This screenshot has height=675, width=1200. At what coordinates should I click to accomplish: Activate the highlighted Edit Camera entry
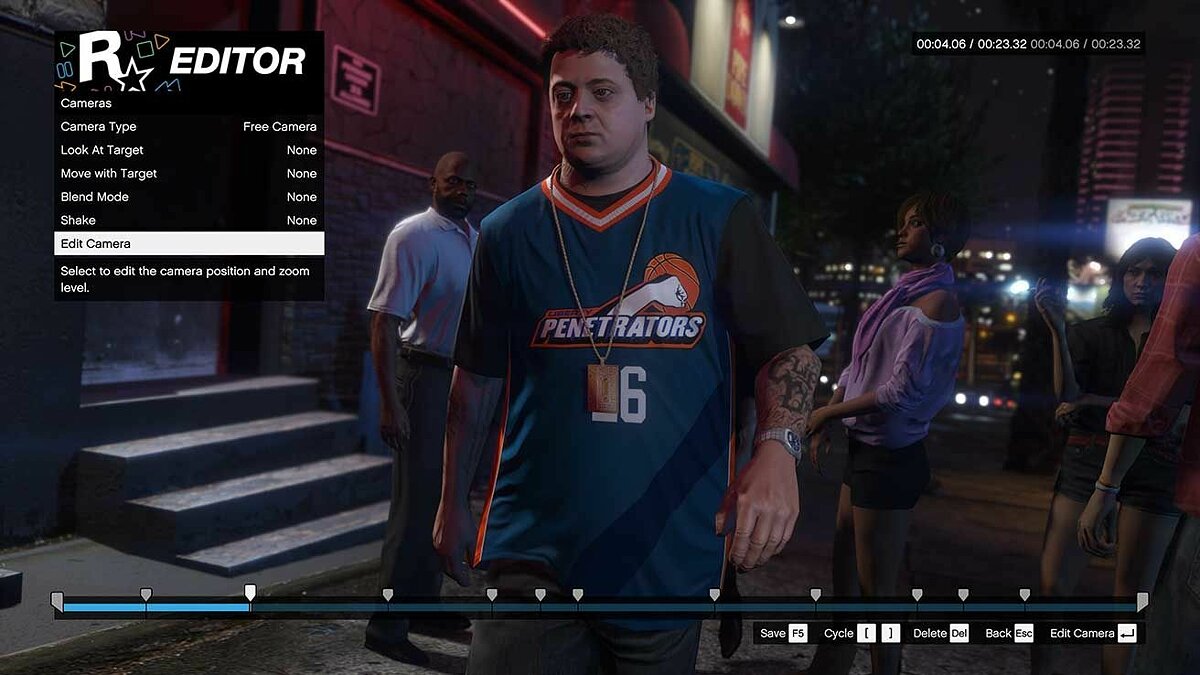pyautogui.click(x=188, y=244)
